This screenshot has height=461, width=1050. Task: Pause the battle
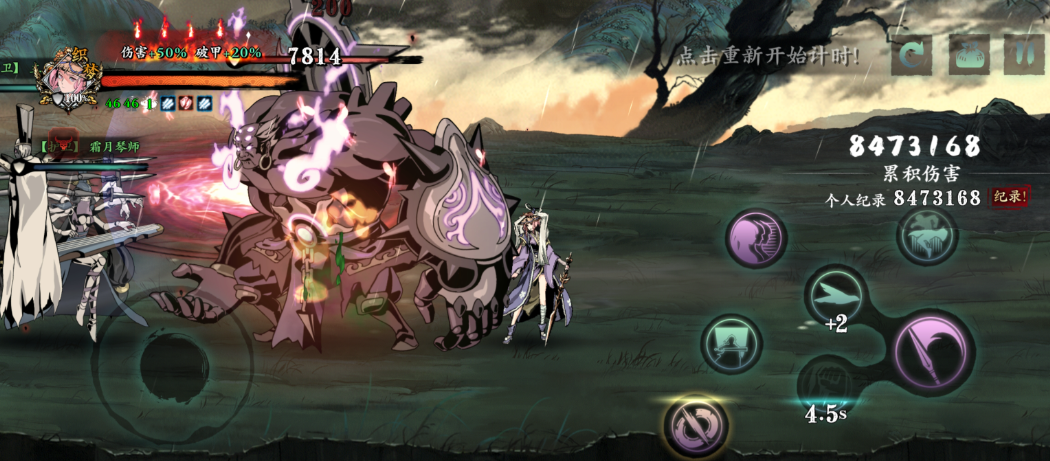pos(1022,54)
